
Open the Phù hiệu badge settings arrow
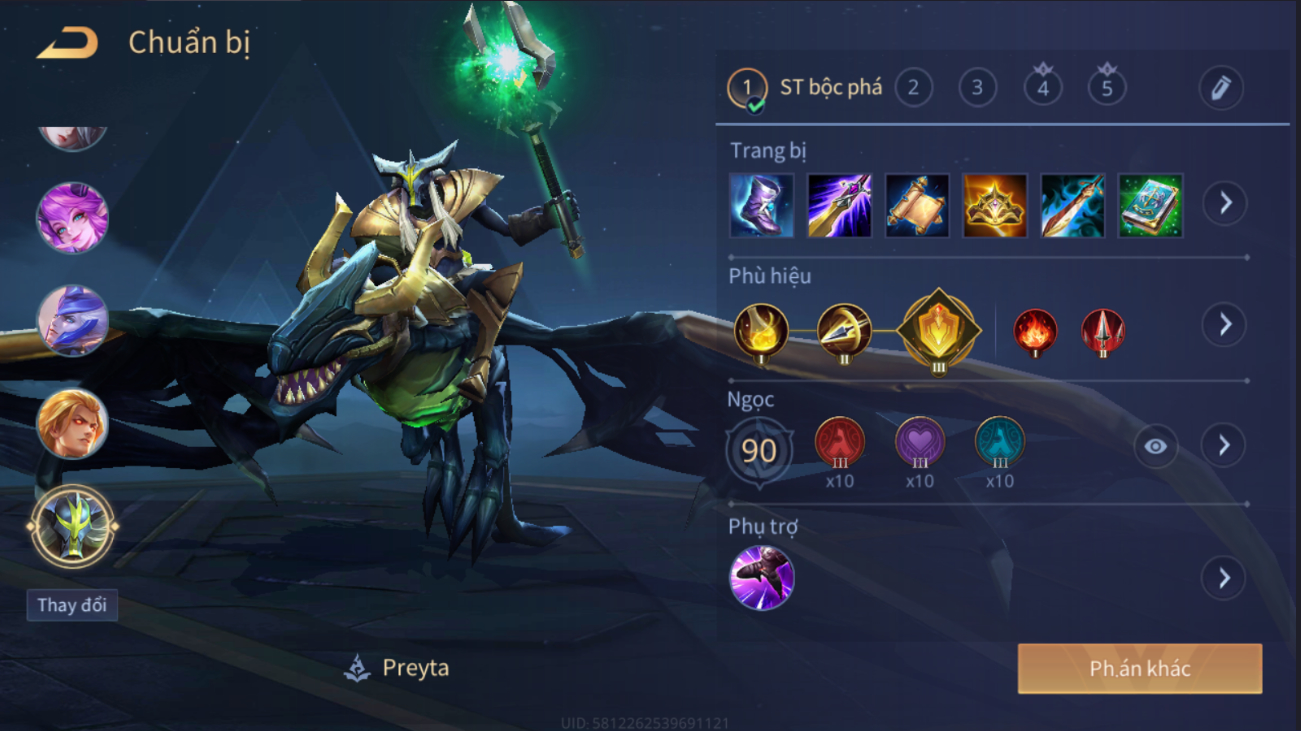(1225, 324)
